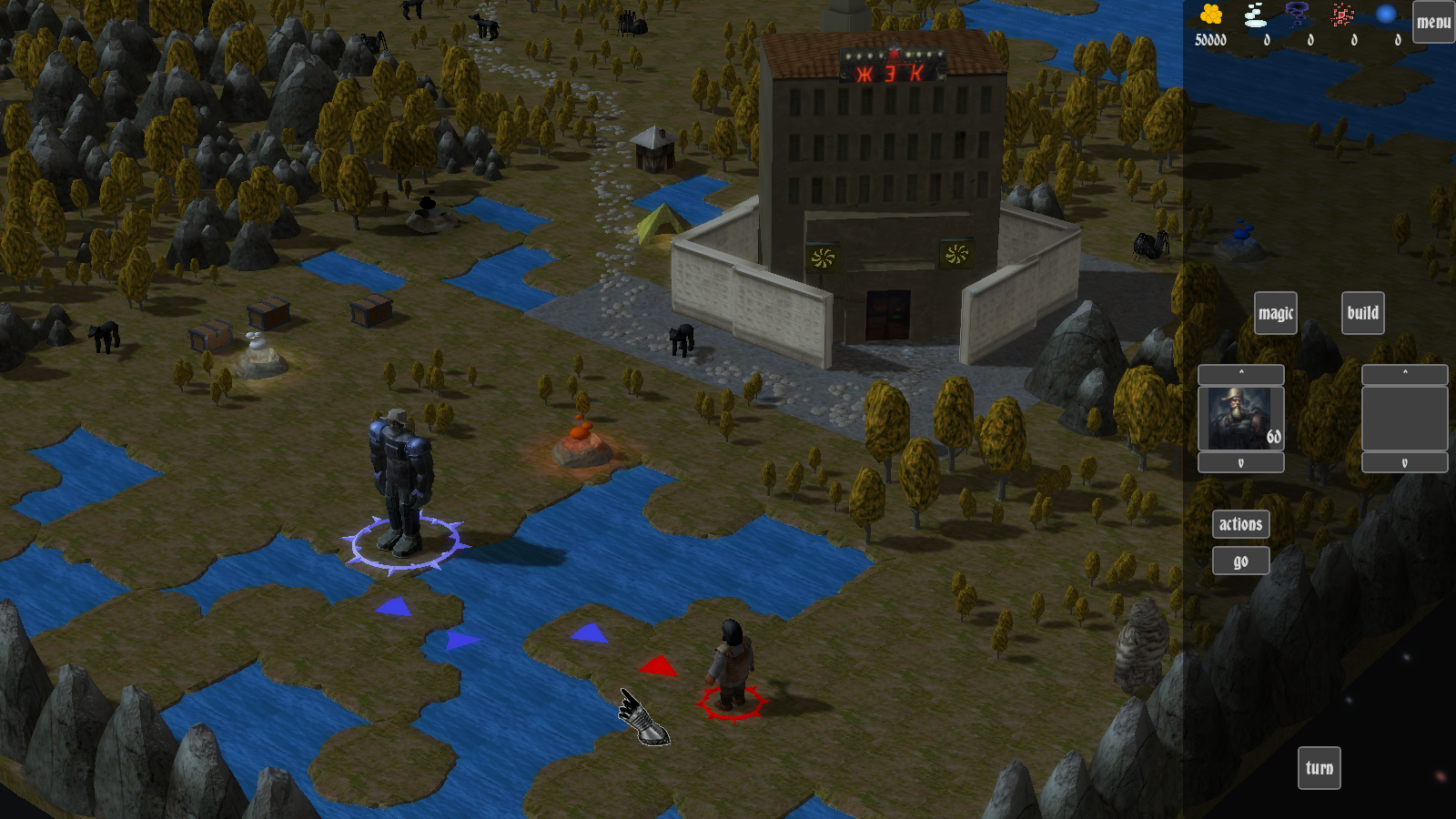Viewport: 1456px width, 819px height.
Task: Click the up arrow above the hero portrait
Action: (x=1240, y=374)
